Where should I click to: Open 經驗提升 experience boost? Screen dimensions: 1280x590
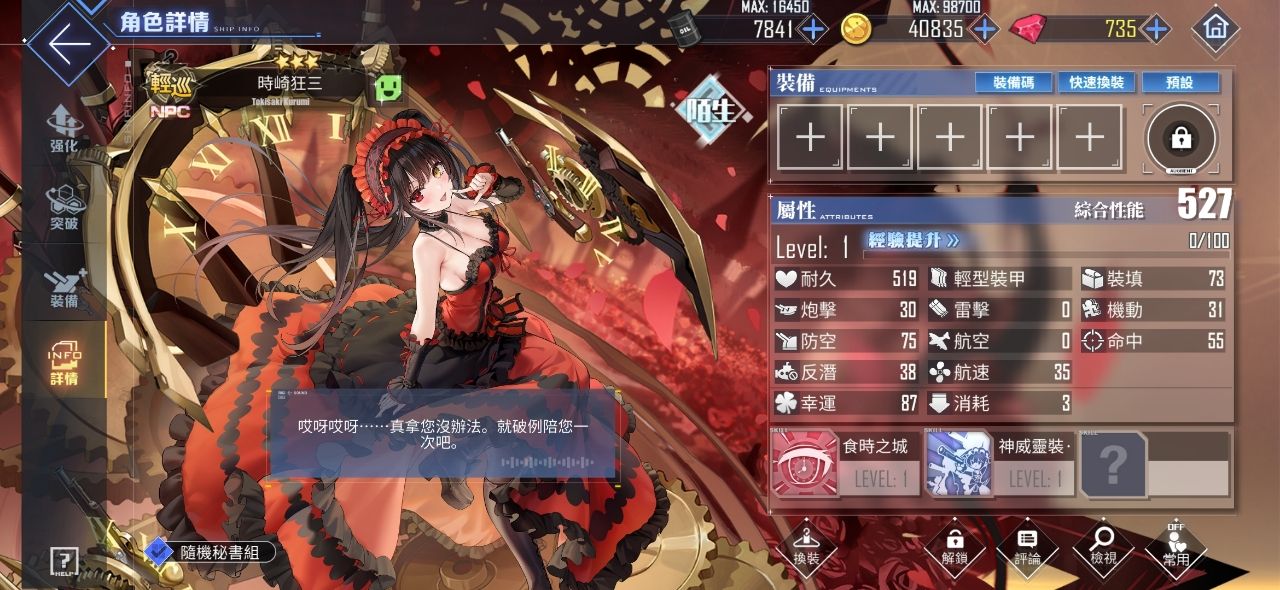[x=913, y=241]
